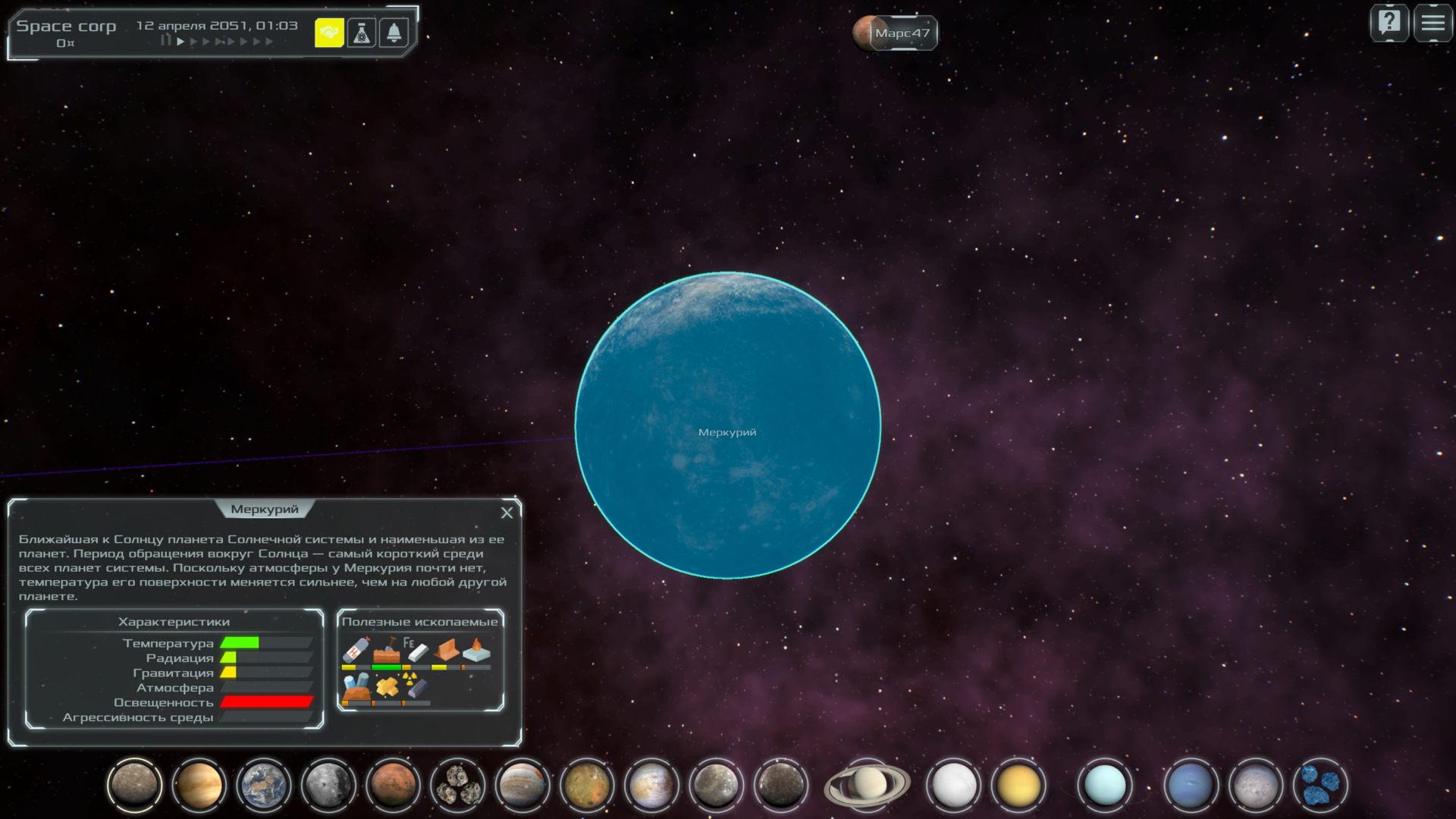Select Saturn with rings thumbnail
The width and height of the screenshot is (1456, 819).
point(867,784)
